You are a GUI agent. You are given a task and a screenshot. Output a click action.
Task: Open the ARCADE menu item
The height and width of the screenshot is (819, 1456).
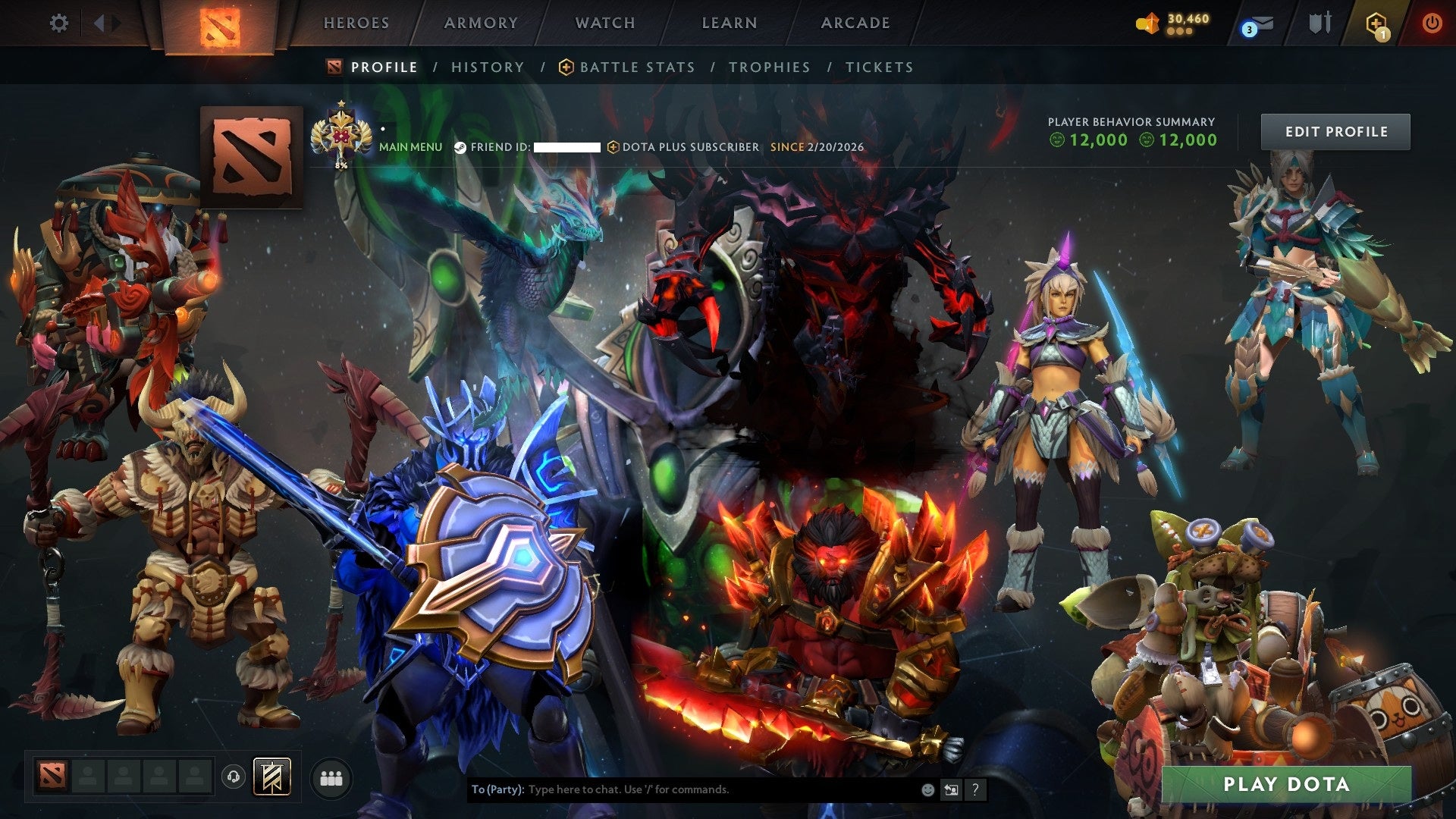(x=855, y=23)
